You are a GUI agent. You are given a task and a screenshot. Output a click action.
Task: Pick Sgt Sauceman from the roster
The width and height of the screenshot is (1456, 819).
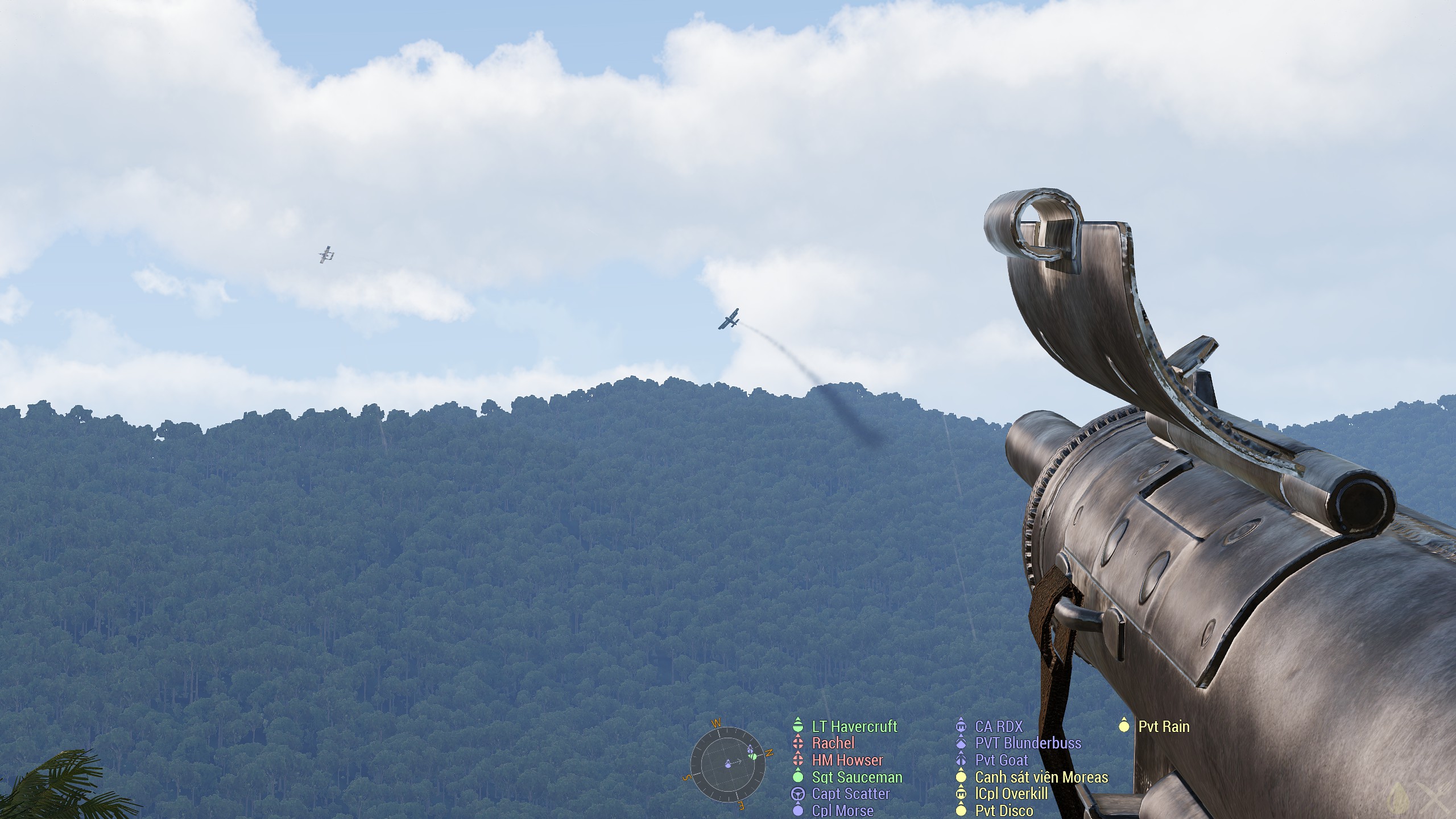[x=857, y=777]
